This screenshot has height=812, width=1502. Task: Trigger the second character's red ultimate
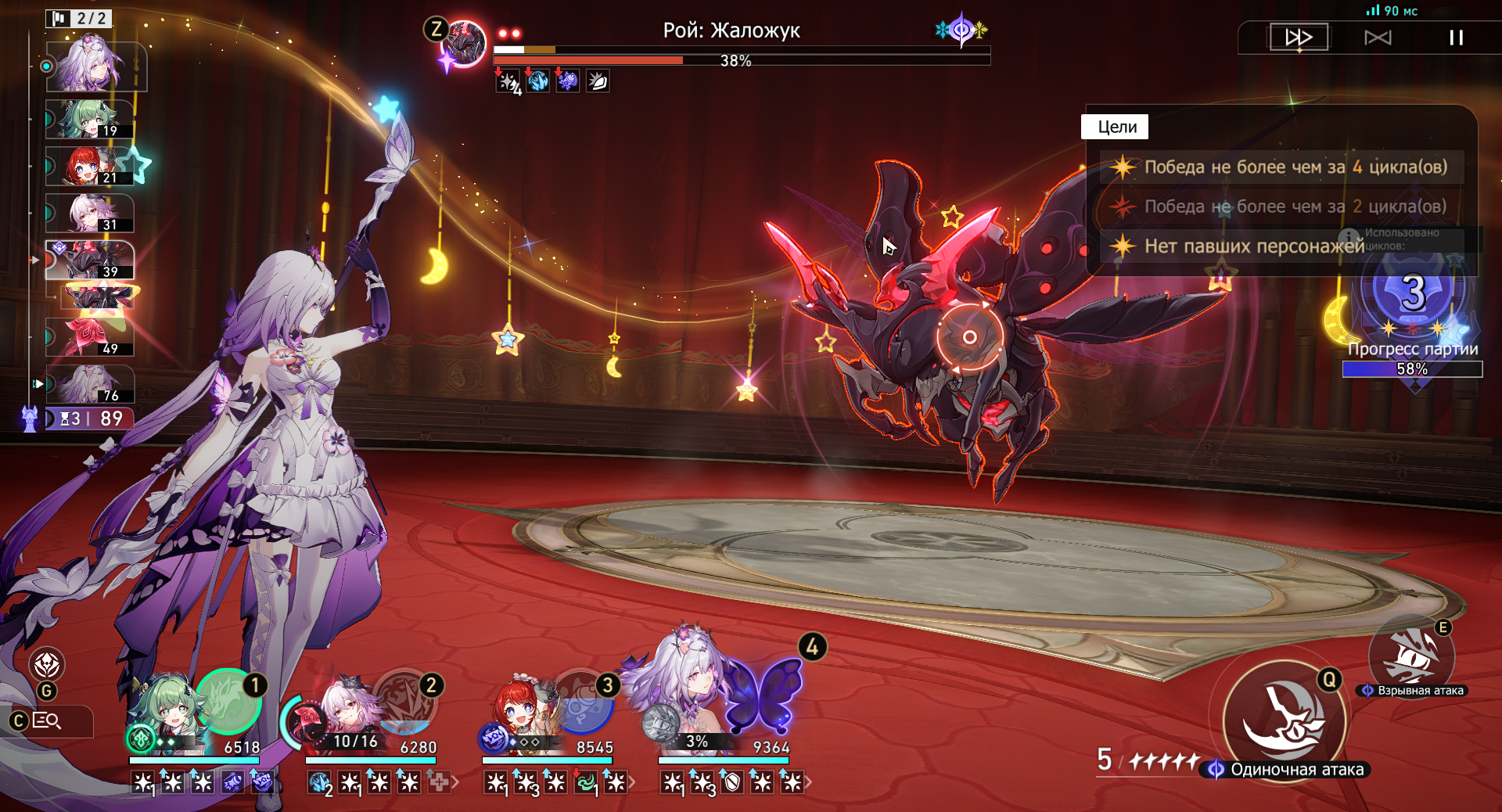click(x=404, y=700)
